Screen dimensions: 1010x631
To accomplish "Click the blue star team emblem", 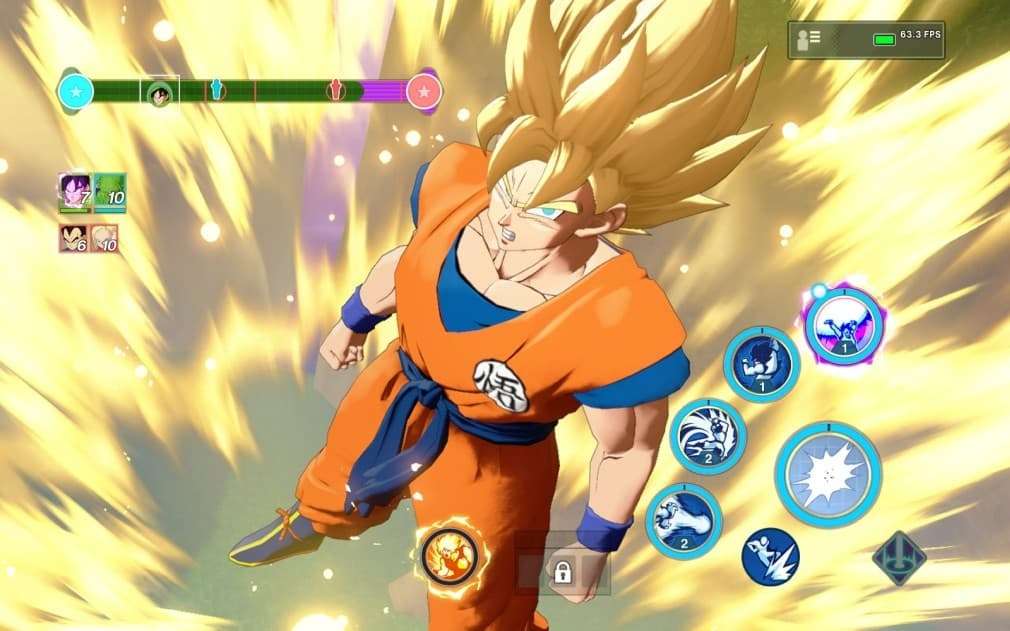I will pos(75,92).
